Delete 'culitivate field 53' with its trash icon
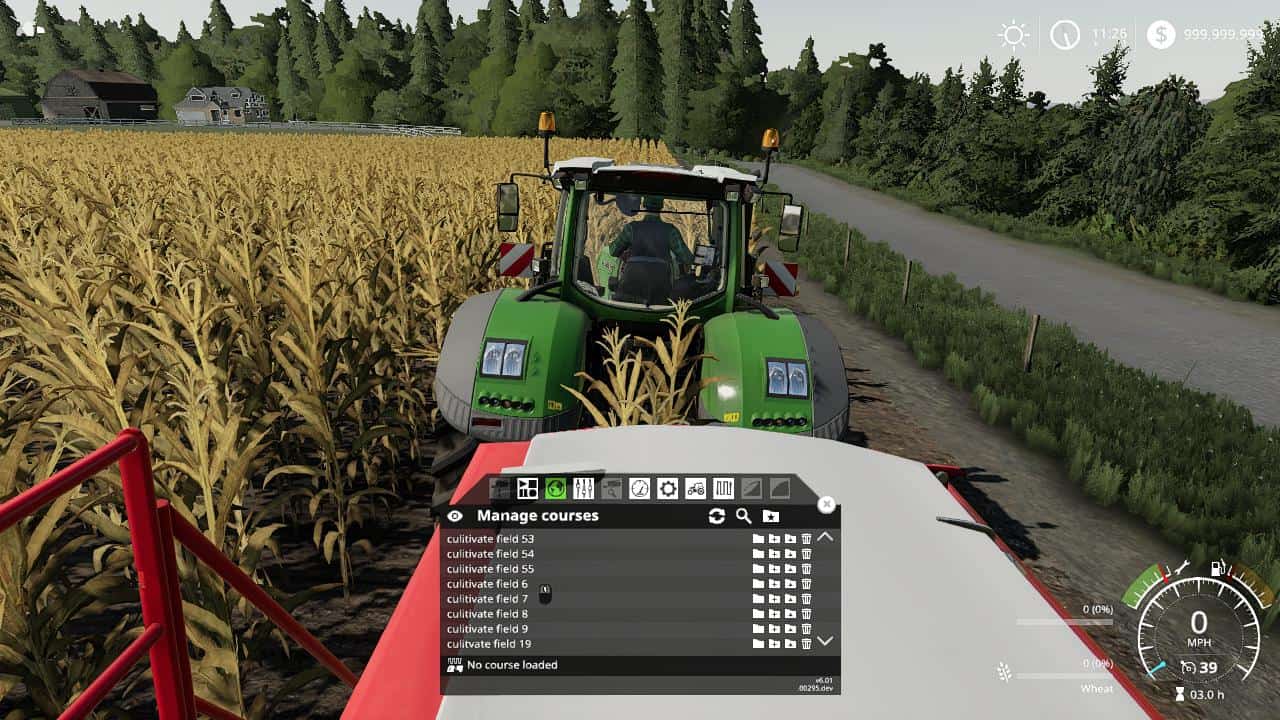The width and height of the screenshot is (1280, 720). point(806,539)
